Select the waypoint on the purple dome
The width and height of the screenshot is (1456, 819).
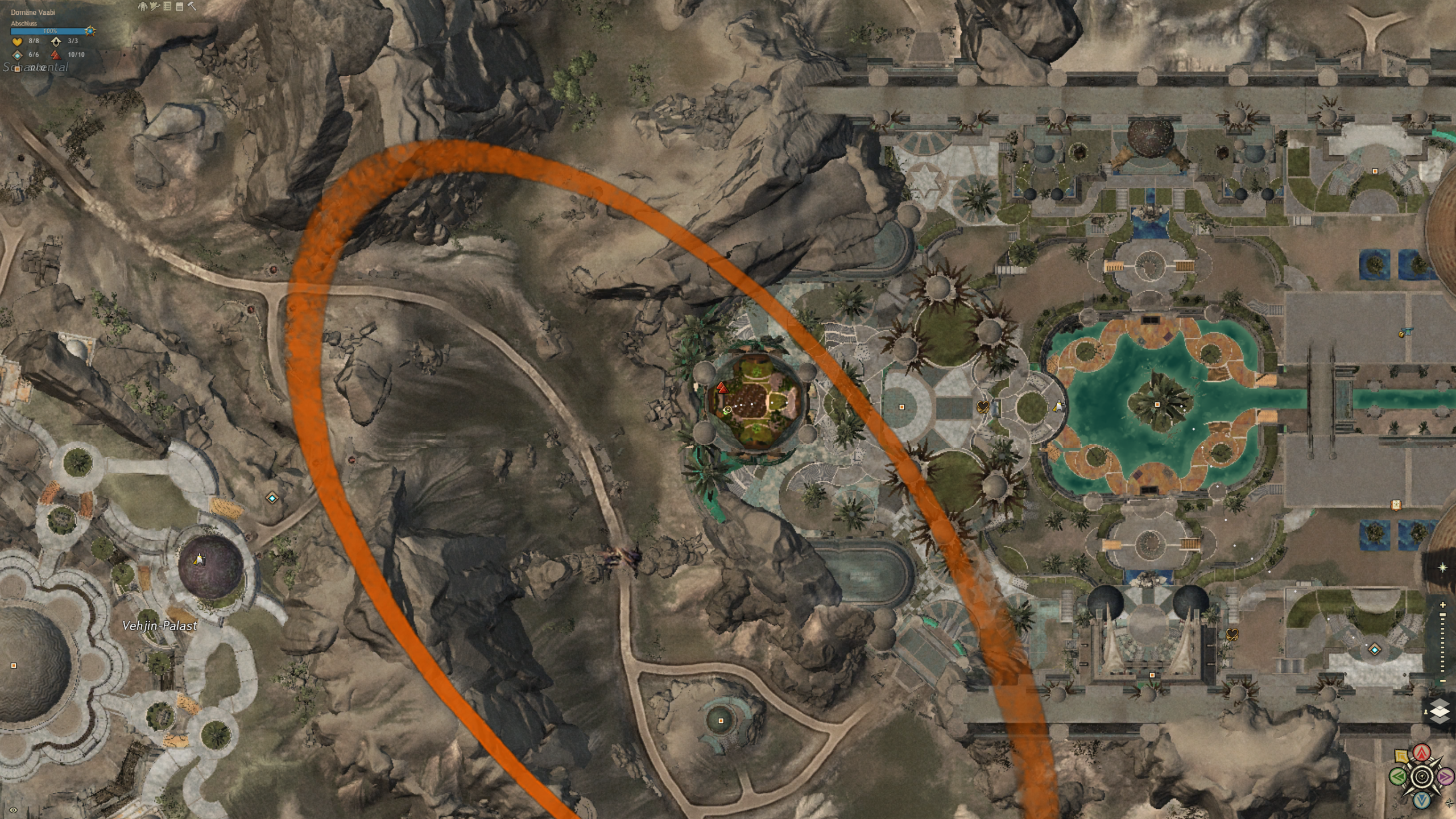click(198, 560)
